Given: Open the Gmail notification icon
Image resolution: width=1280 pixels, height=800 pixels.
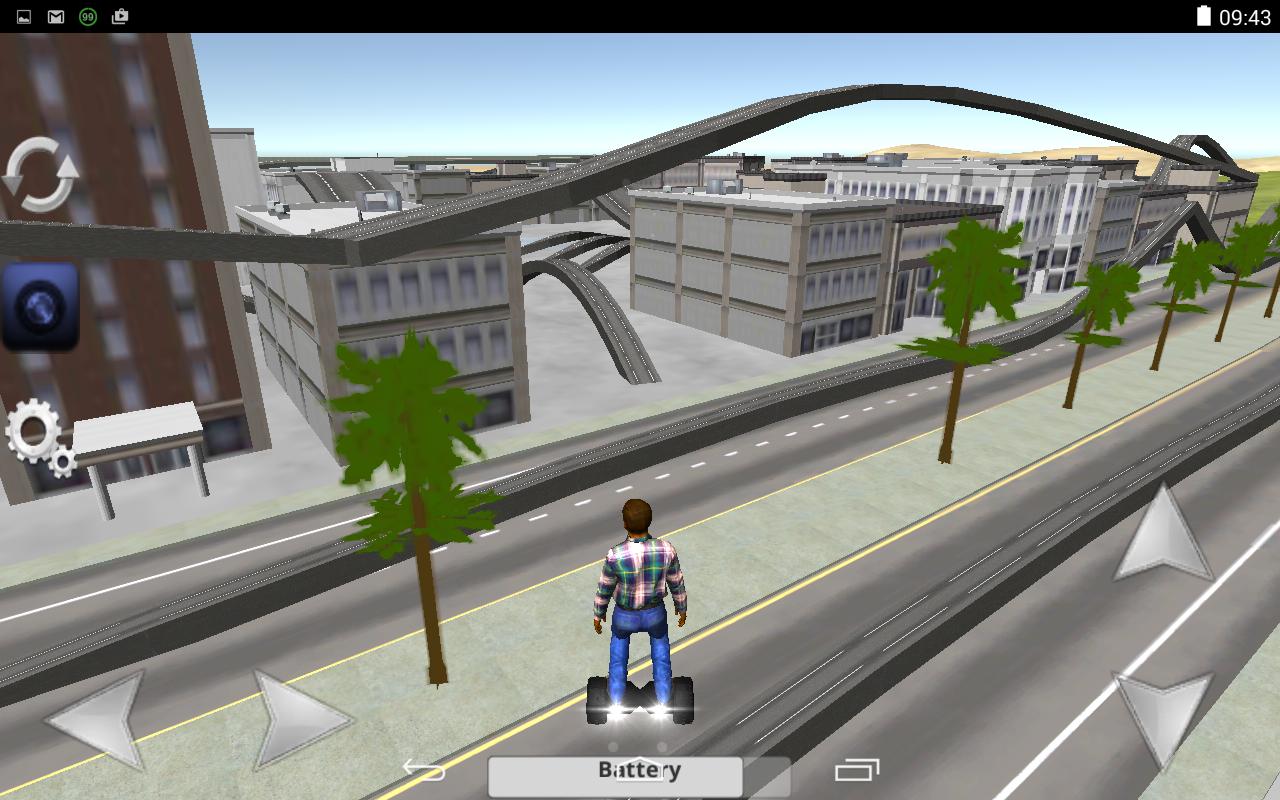Looking at the screenshot, I should click(55, 15).
